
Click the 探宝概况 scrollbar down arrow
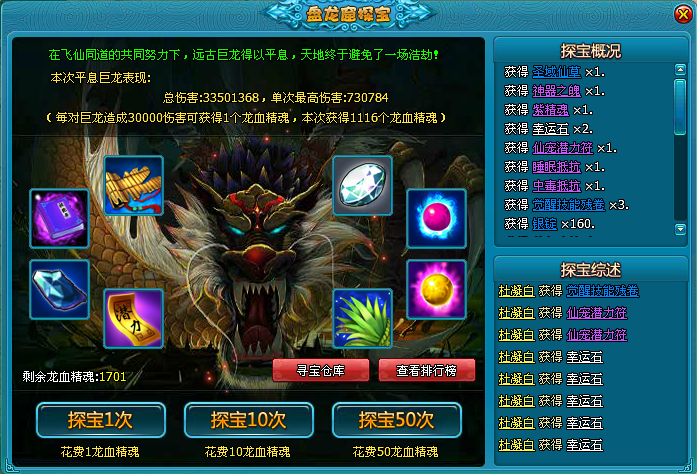(680, 229)
